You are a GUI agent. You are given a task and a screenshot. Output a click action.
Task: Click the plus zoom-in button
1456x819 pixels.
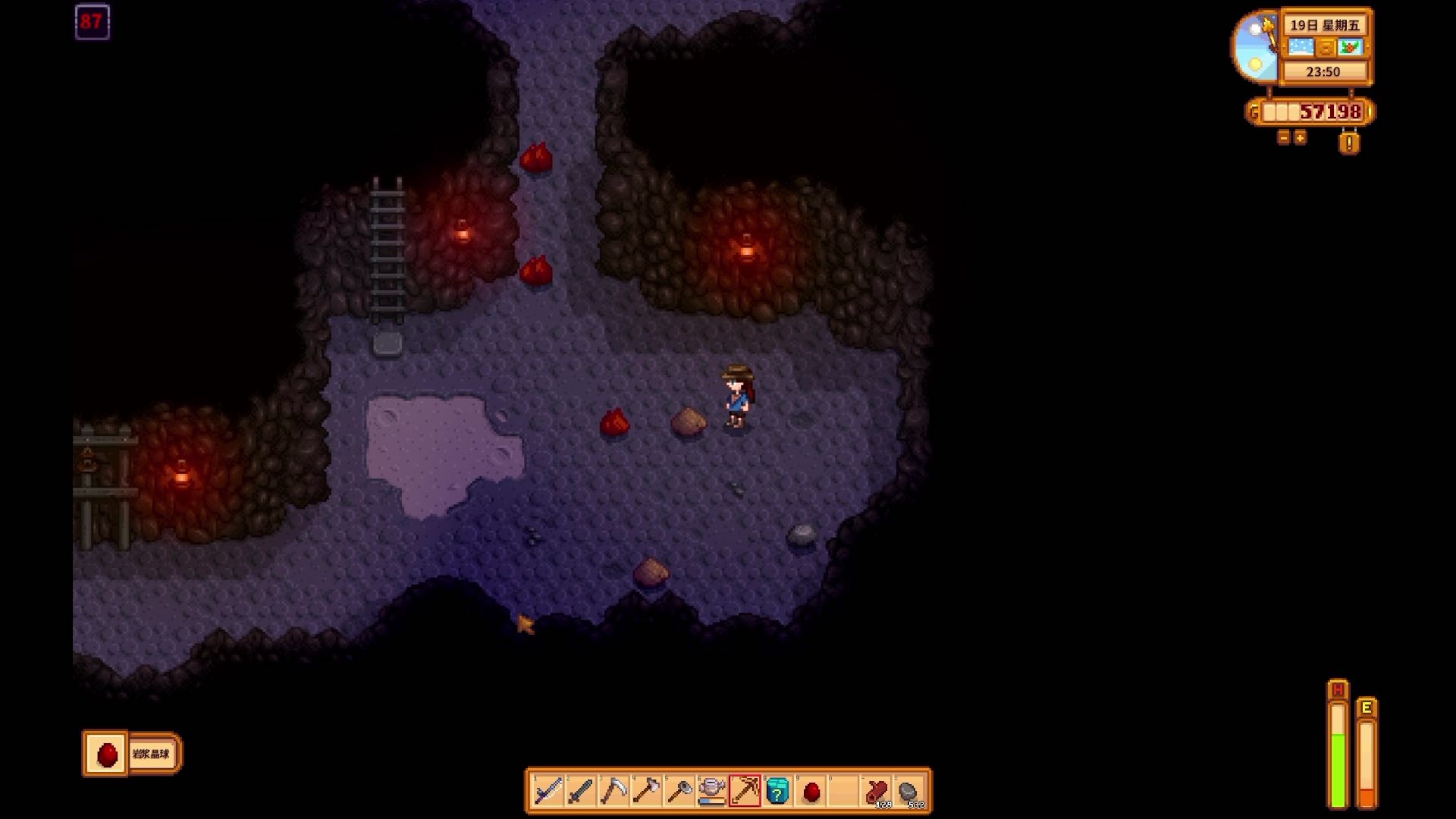(1301, 138)
